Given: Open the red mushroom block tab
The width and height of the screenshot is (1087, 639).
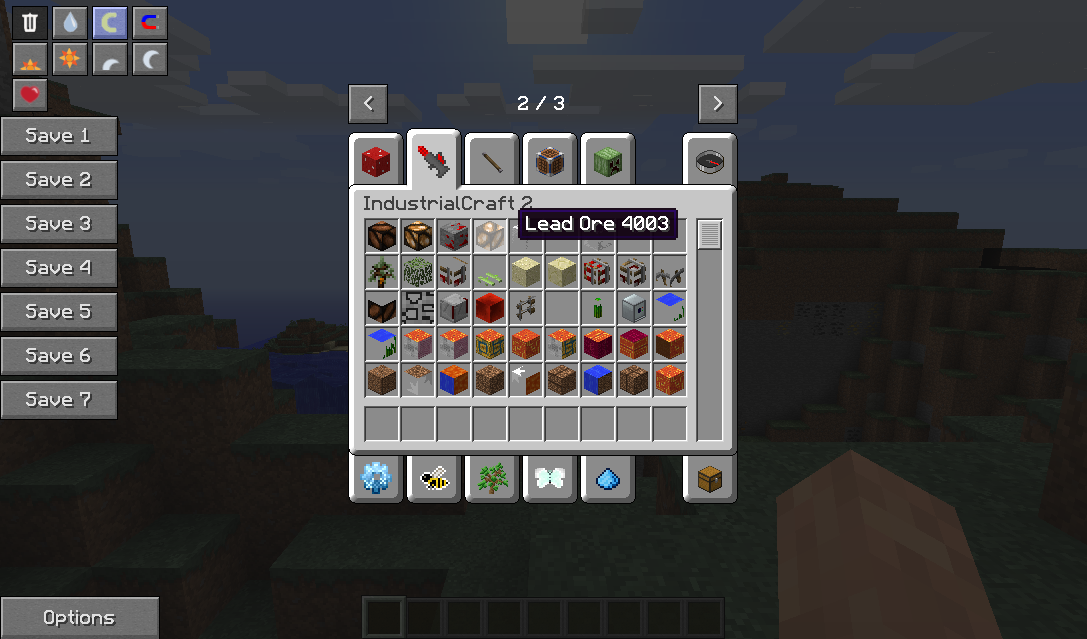Looking at the screenshot, I should point(376,160).
